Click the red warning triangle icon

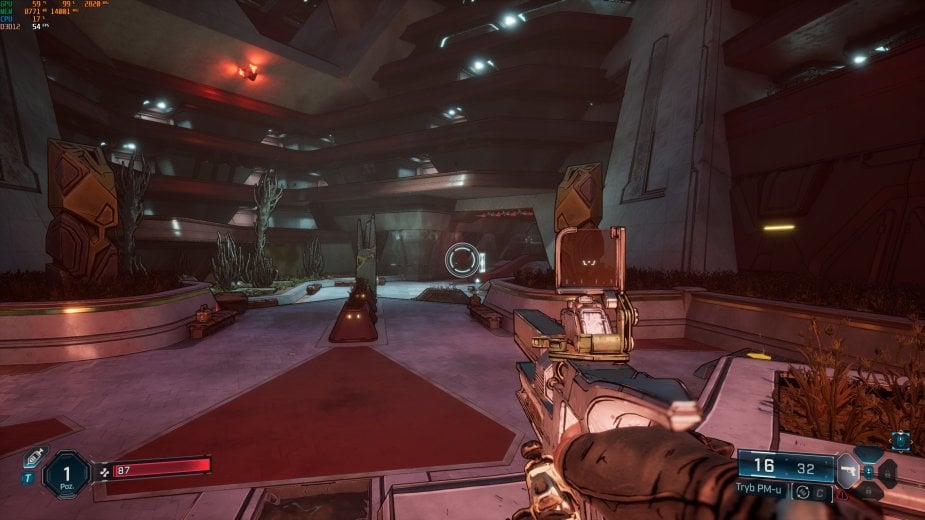(x=846, y=493)
